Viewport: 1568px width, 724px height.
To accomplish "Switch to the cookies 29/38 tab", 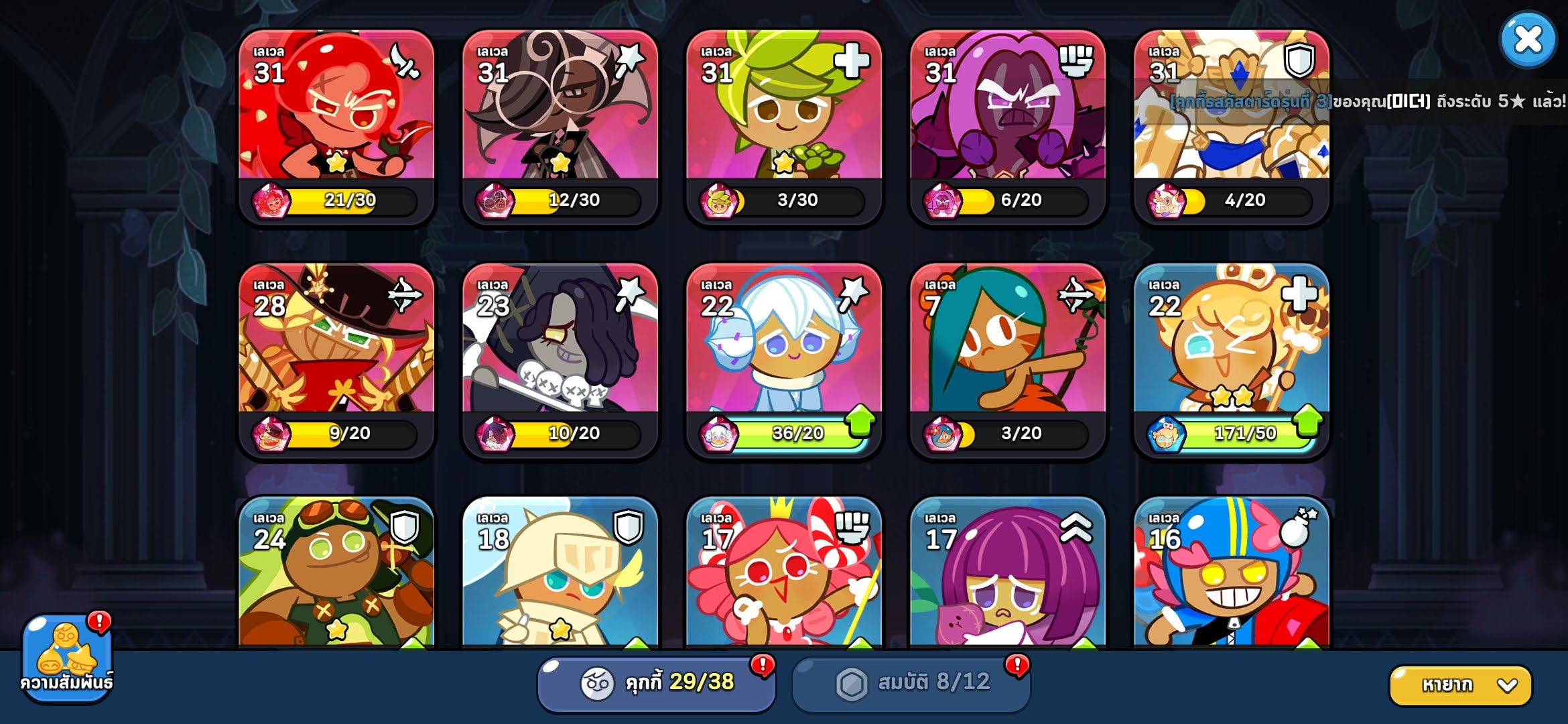I will coord(657,683).
